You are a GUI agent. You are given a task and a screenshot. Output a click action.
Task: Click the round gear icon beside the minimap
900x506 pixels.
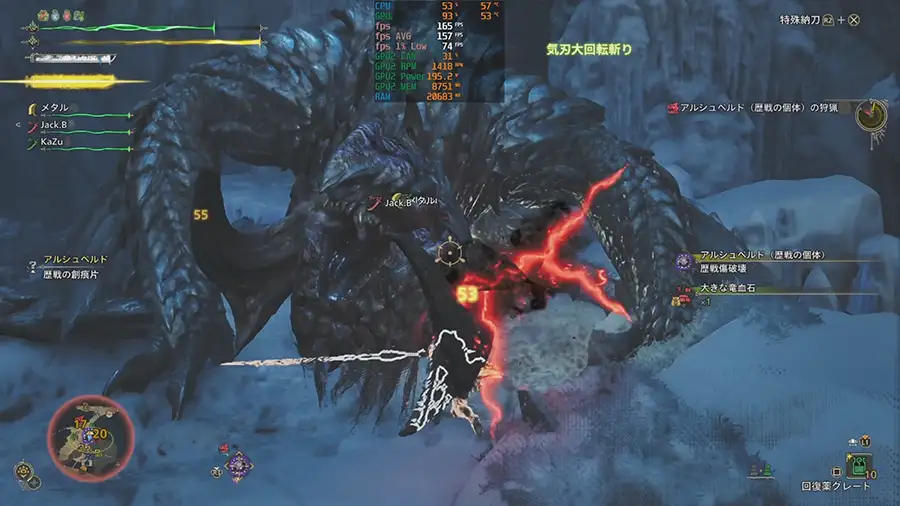(x=22, y=469)
